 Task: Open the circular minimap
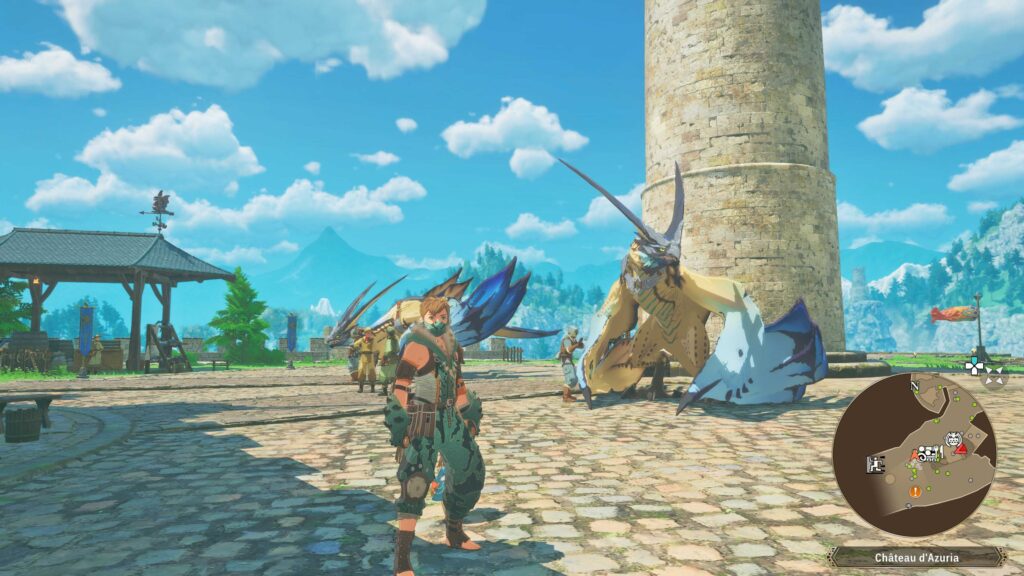tap(914, 455)
